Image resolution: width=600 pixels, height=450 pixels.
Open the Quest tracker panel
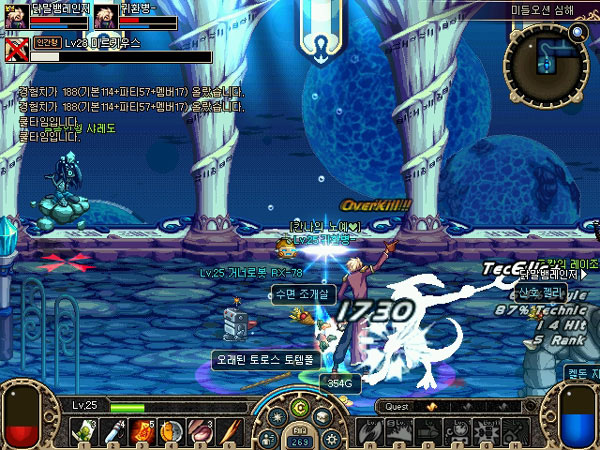pos(398,407)
